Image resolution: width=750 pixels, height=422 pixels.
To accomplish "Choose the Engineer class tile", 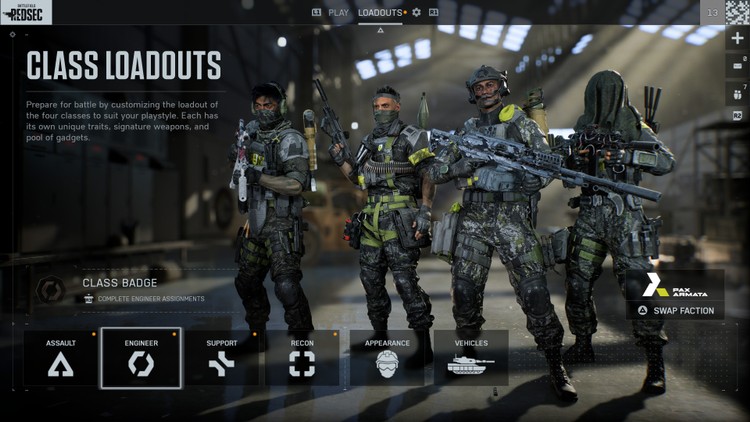I will click(141, 357).
